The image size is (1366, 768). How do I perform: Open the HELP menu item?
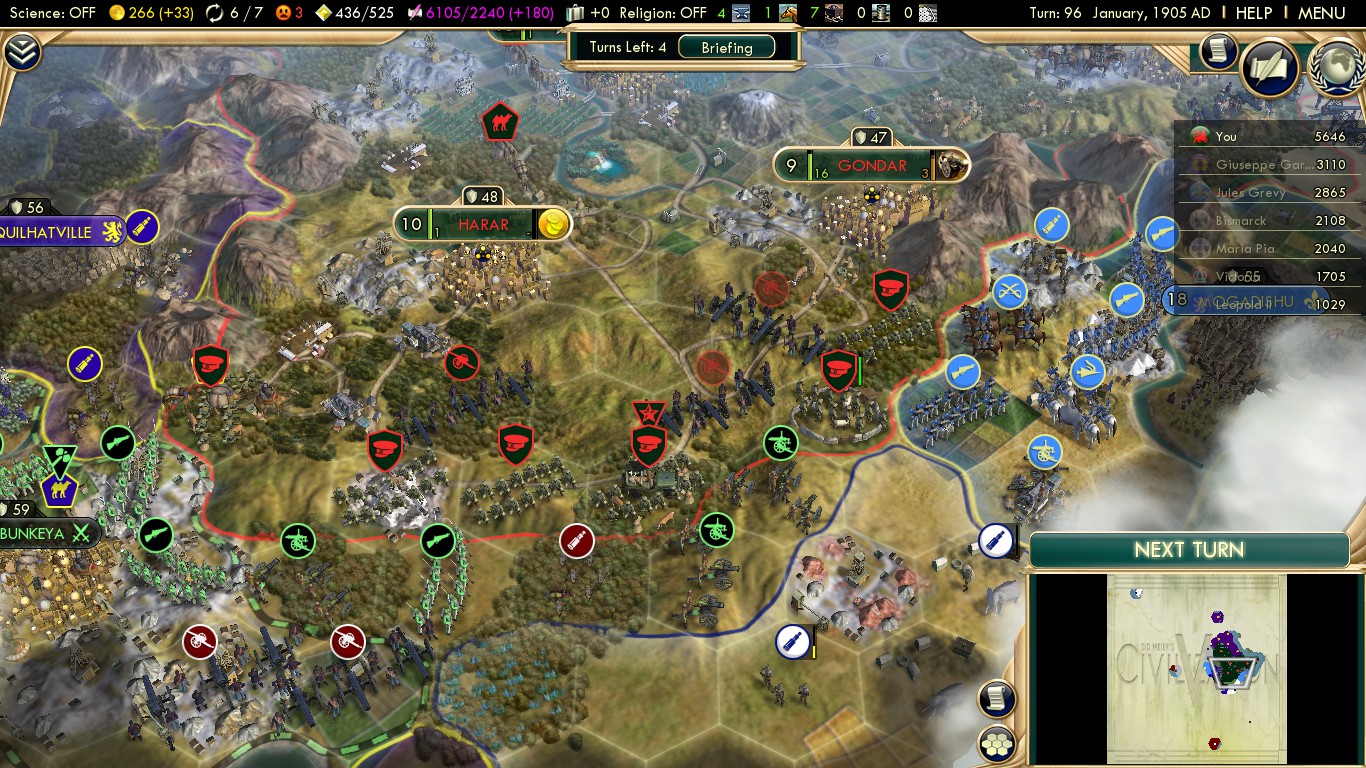point(1254,13)
